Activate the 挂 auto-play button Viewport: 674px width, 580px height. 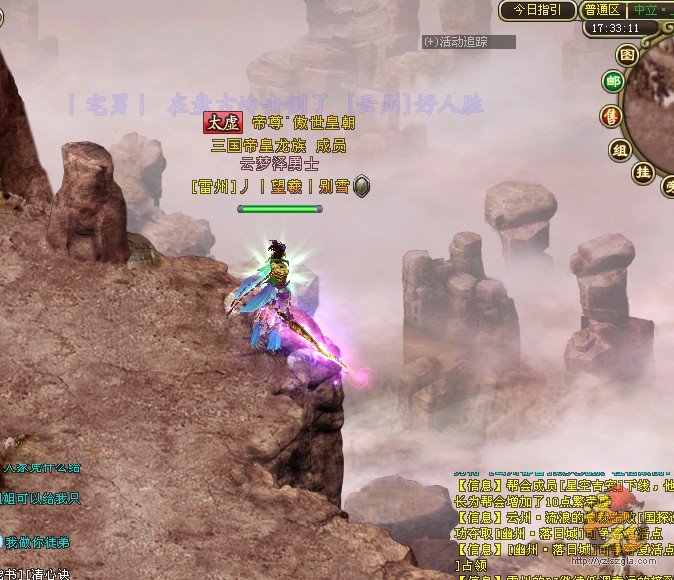(x=642, y=172)
